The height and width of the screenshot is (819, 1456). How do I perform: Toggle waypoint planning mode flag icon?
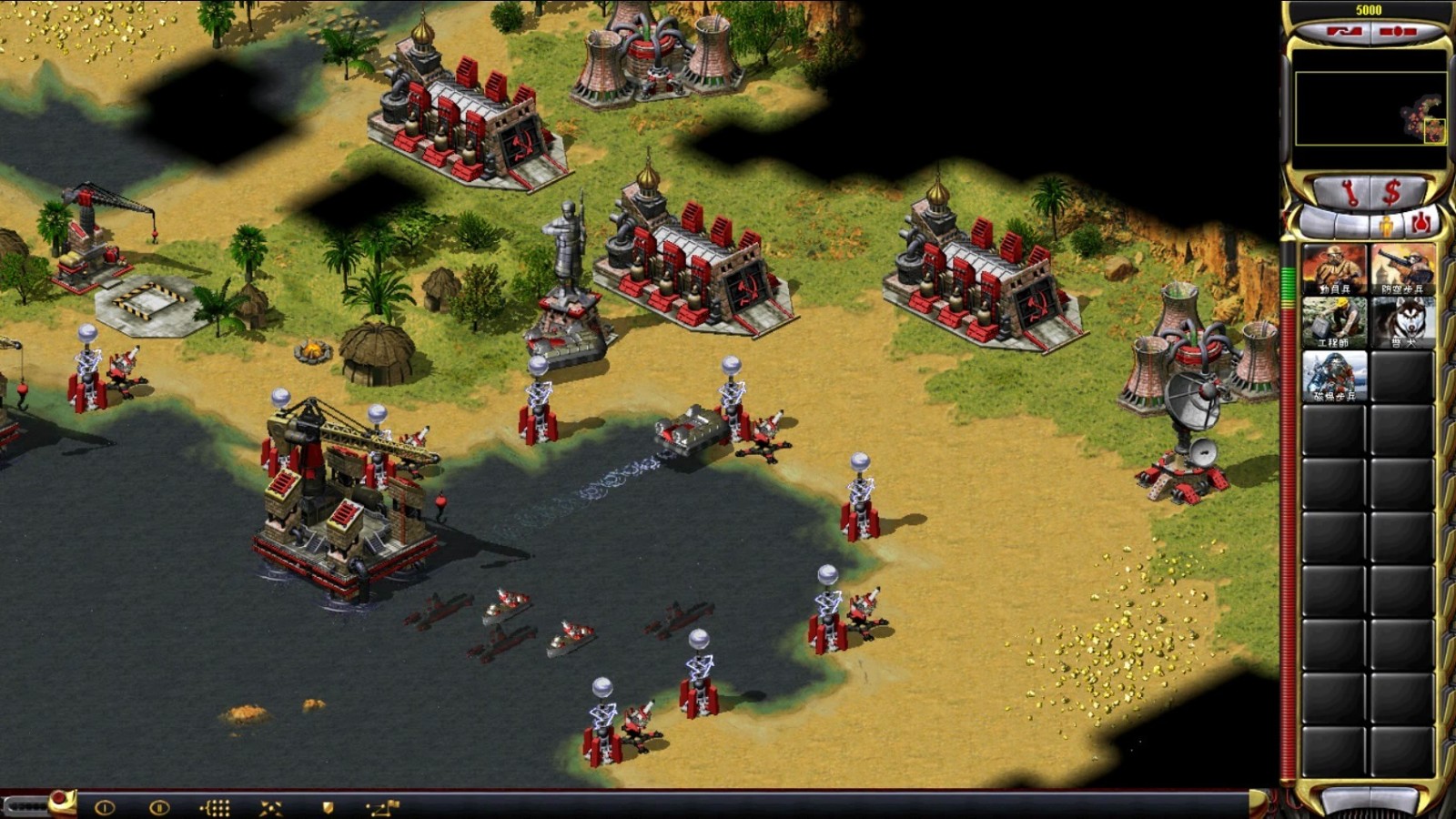tap(382, 807)
